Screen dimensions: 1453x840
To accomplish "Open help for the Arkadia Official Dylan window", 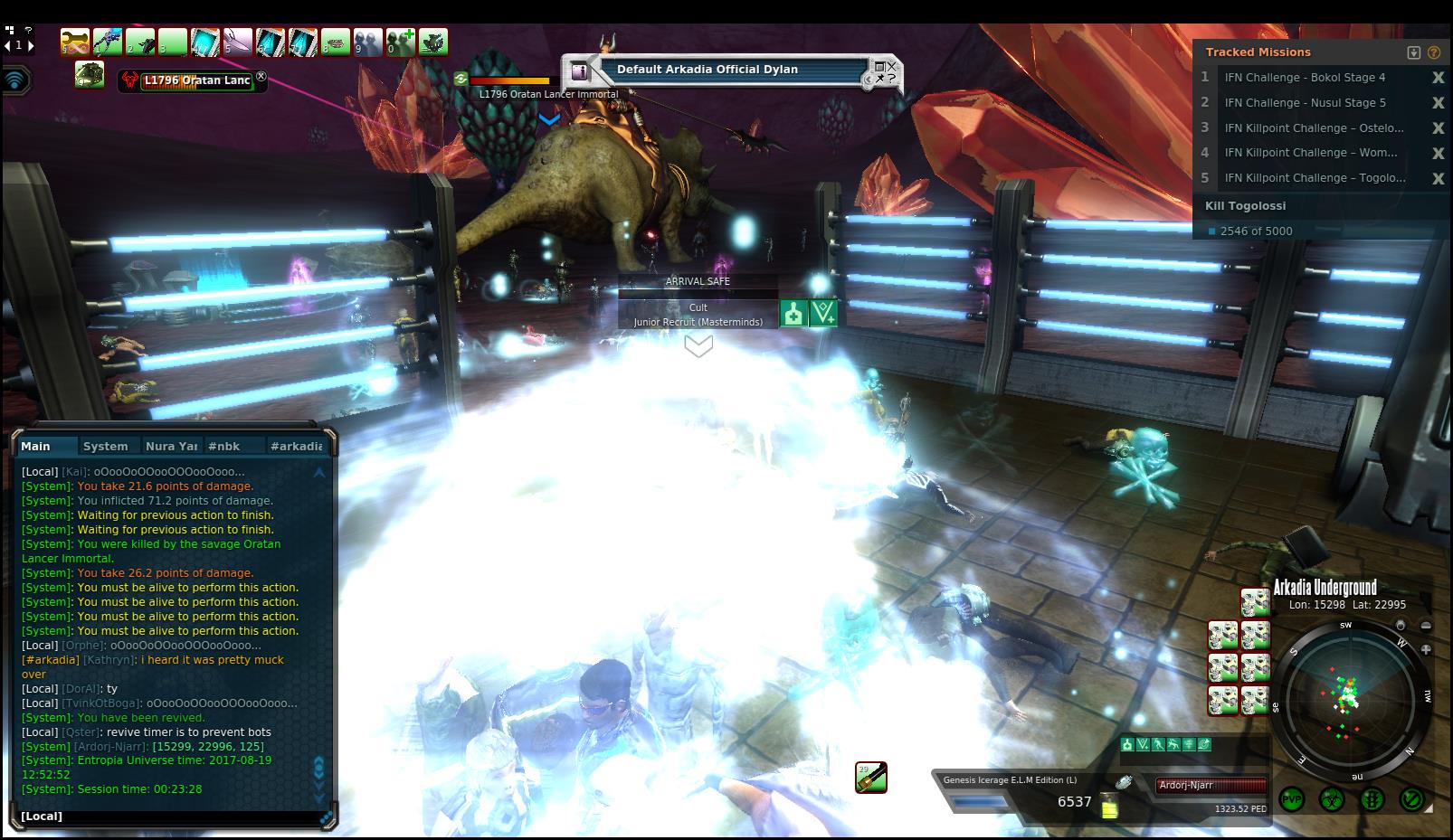I will tap(891, 80).
